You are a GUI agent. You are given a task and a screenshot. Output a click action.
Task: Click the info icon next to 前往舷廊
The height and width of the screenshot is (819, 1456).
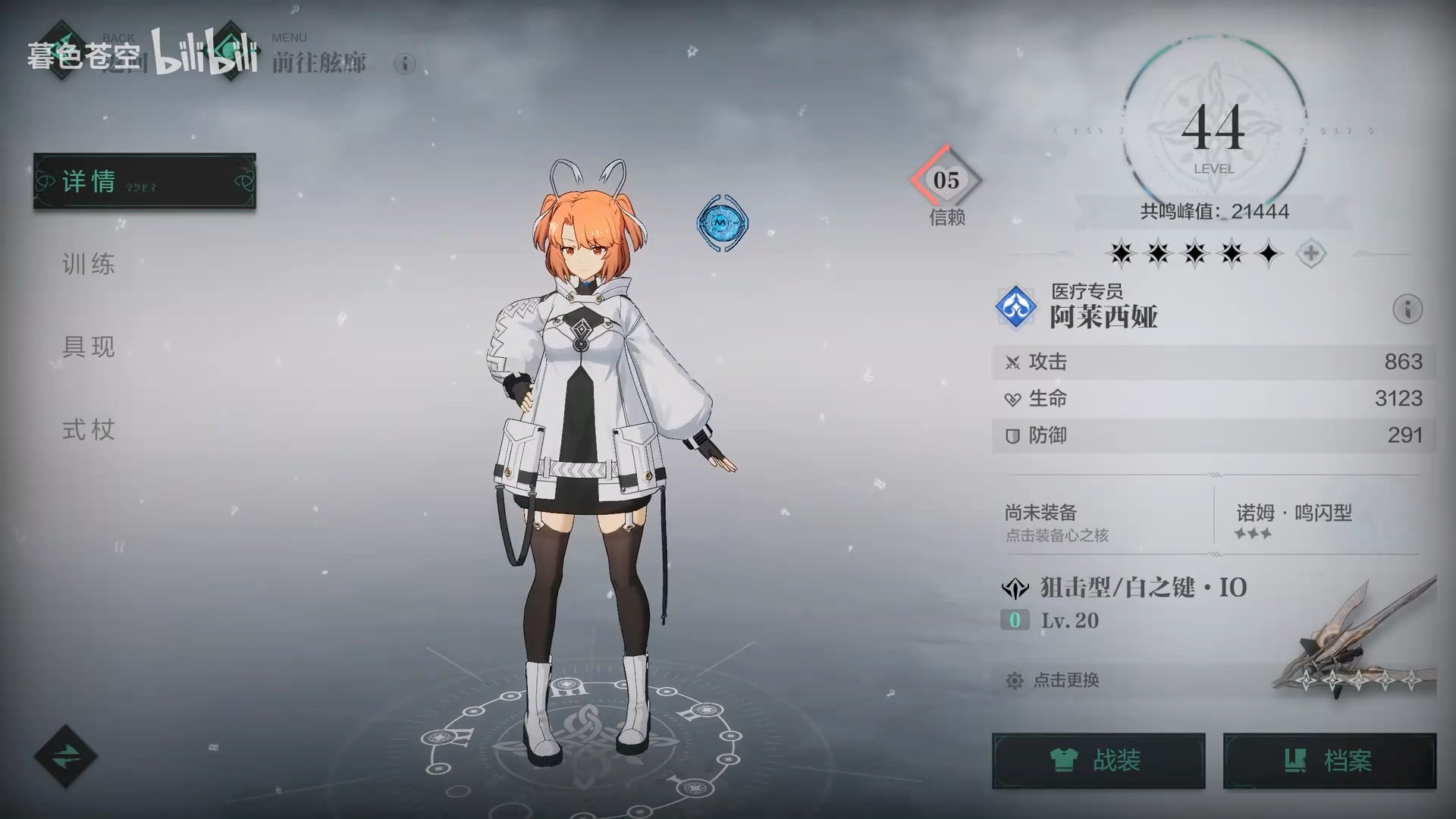(x=405, y=64)
